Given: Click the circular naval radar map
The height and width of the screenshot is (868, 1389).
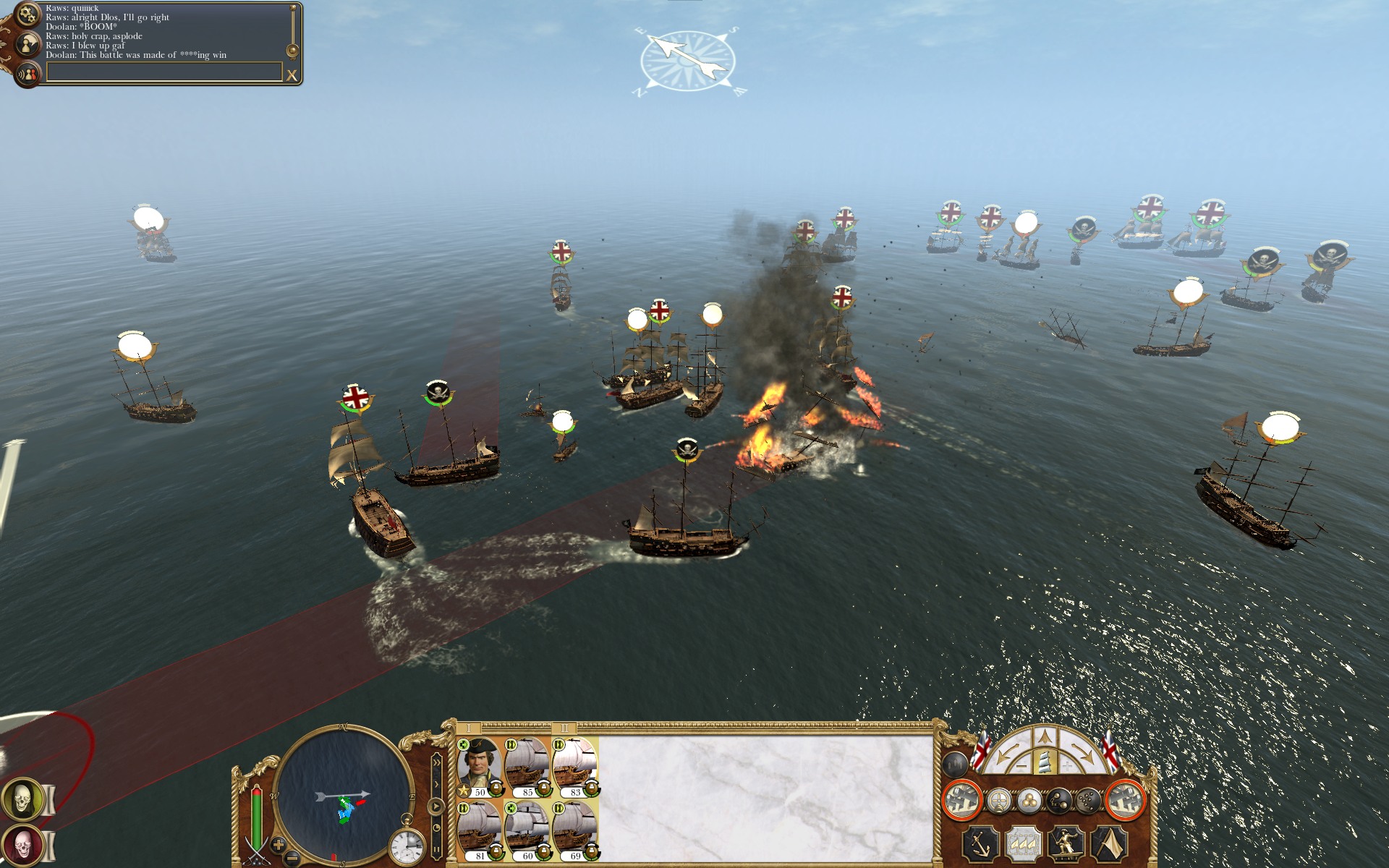Looking at the screenshot, I should (x=343, y=796).
